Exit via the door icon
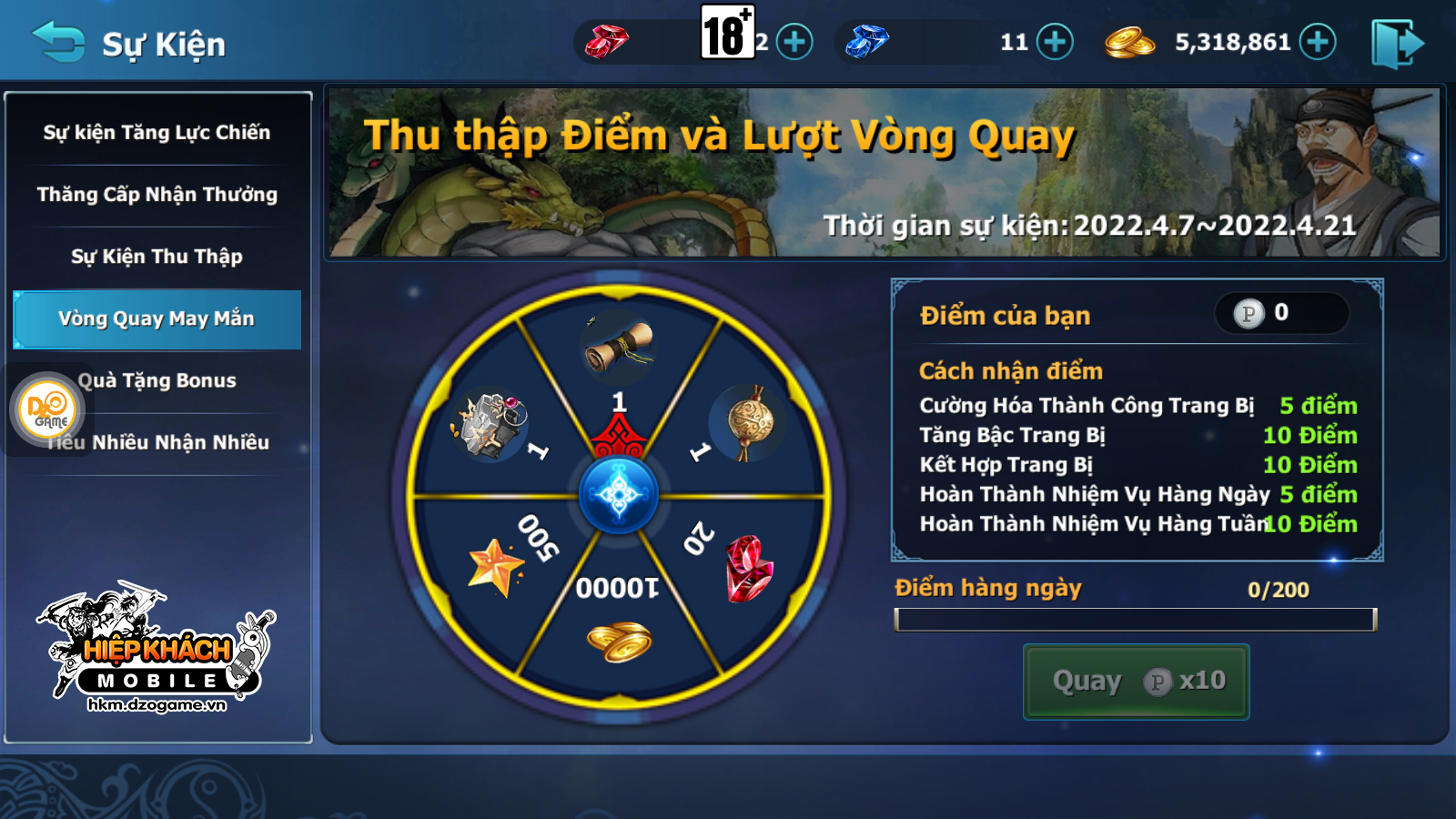This screenshot has width=1456, height=819. (x=1396, y=44)
